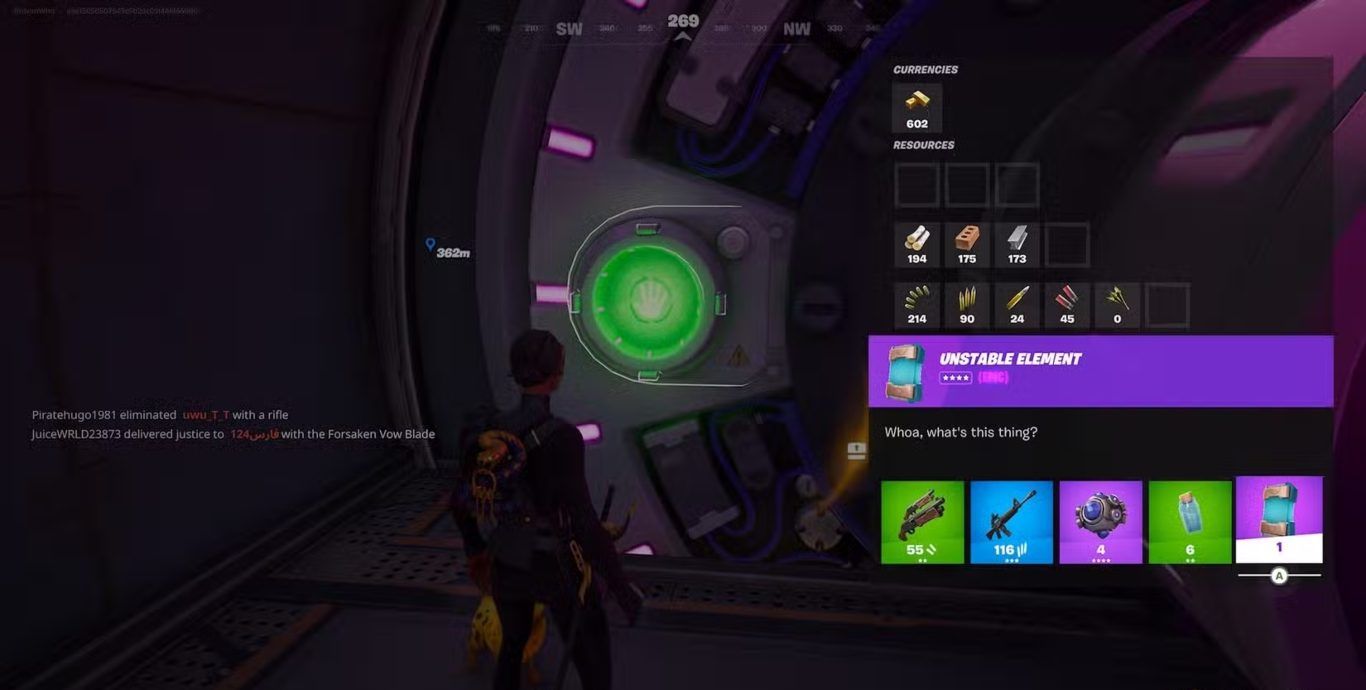Select the wood resource slot
The height and width of the screenshot is (690, 1366).
tap(917, 245)
